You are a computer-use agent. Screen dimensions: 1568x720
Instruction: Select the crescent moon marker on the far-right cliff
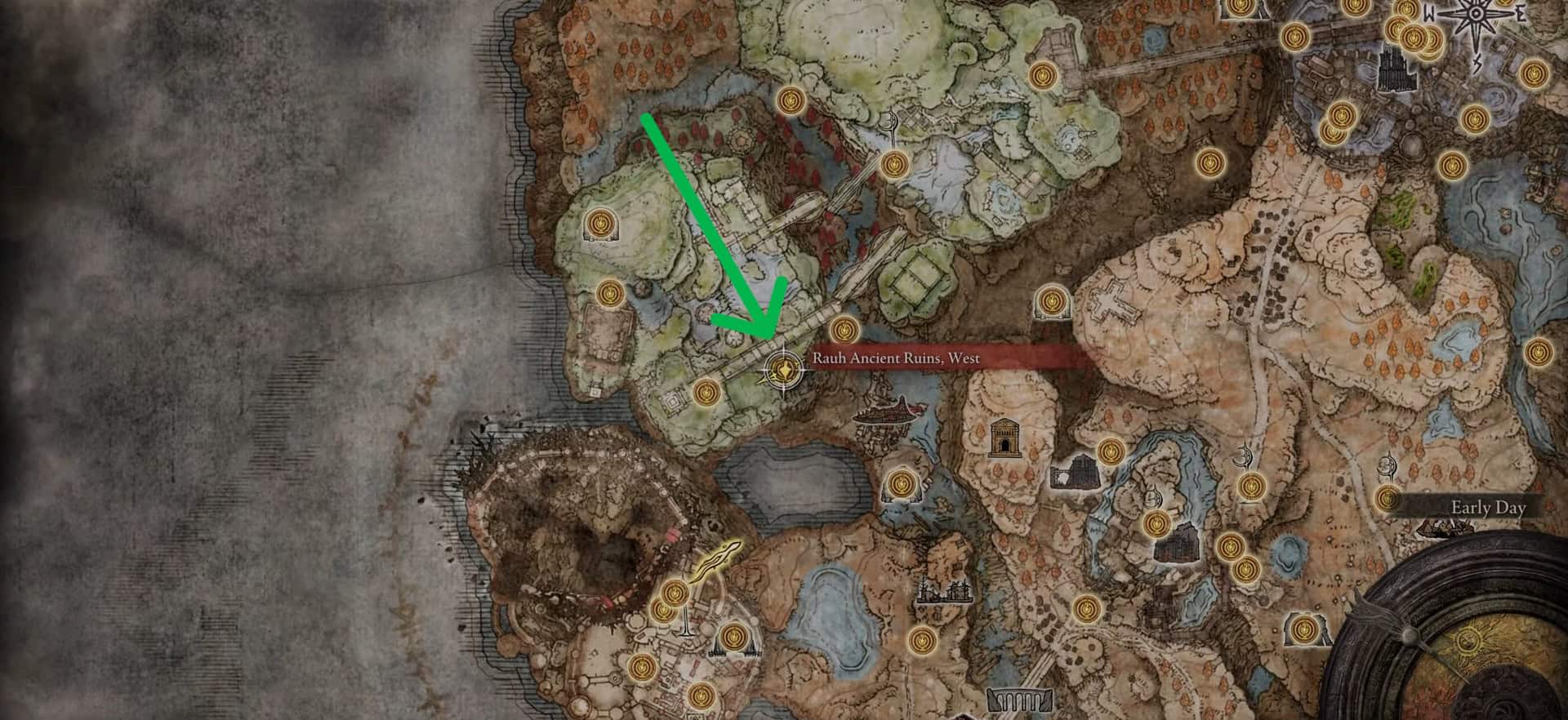[1388, 465]
